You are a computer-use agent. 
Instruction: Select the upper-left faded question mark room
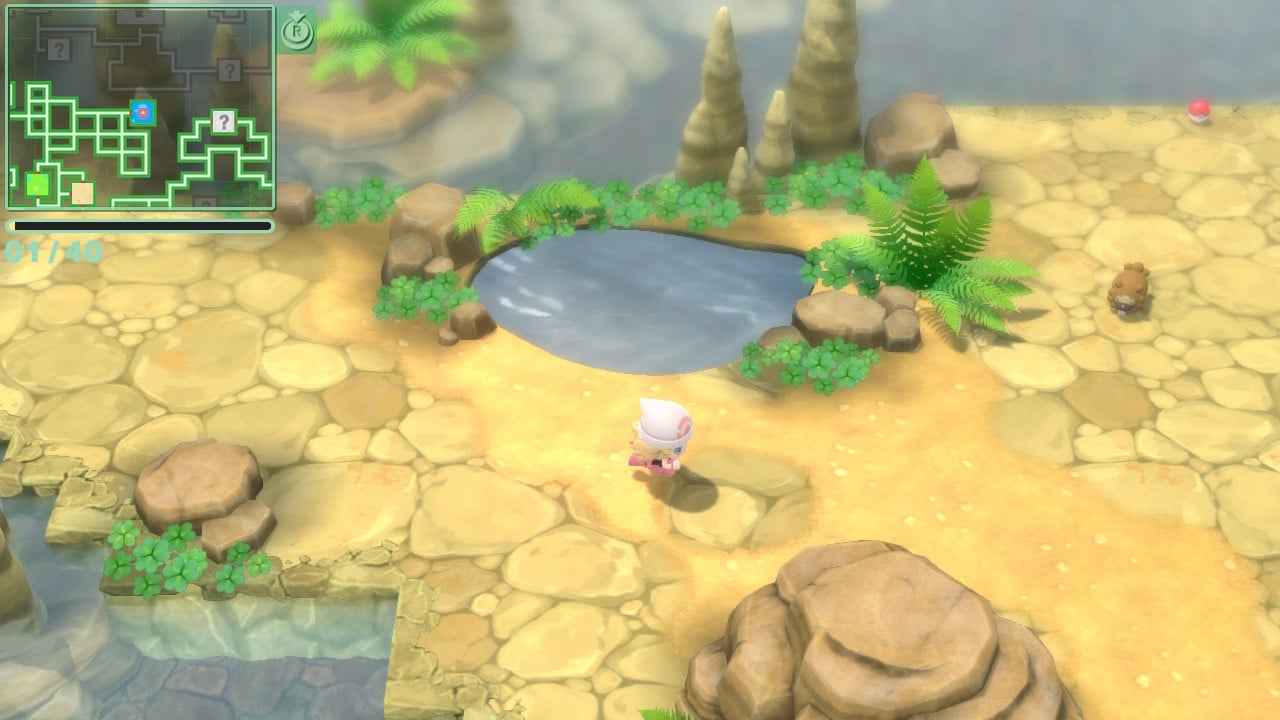(57, 49)
